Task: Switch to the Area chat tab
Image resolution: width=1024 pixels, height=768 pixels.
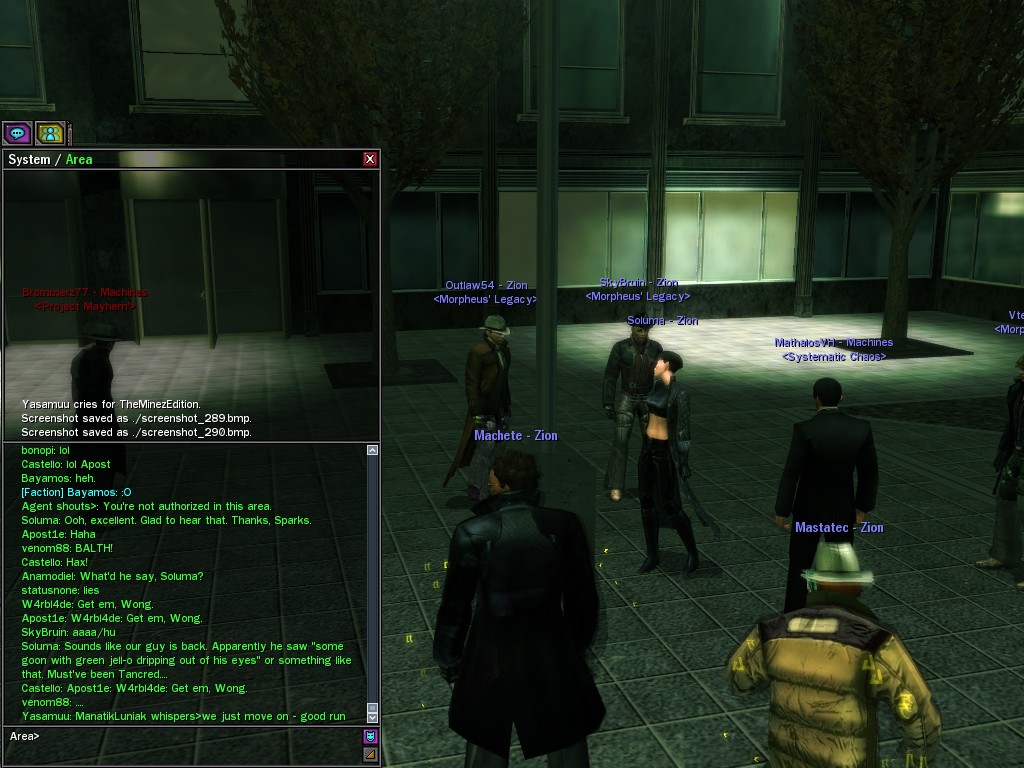Action: point(79,159)
